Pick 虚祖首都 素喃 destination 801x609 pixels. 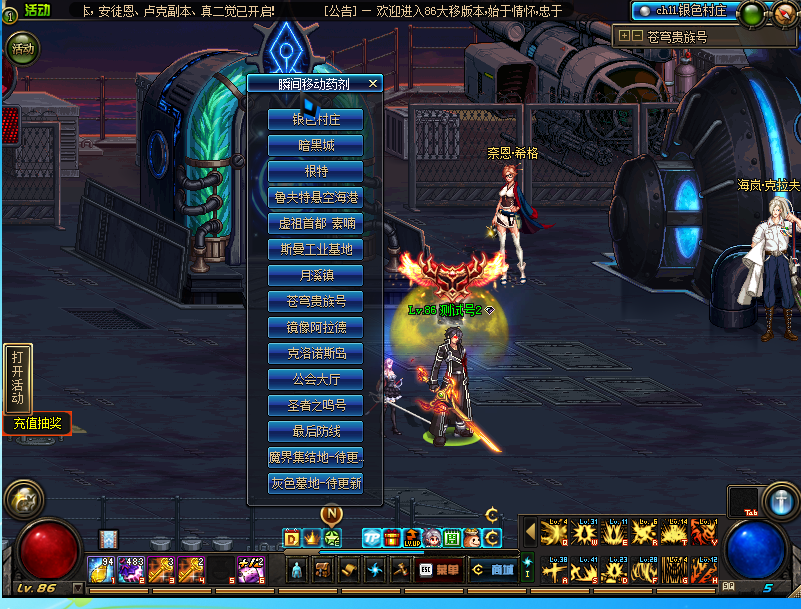[315, 223]
